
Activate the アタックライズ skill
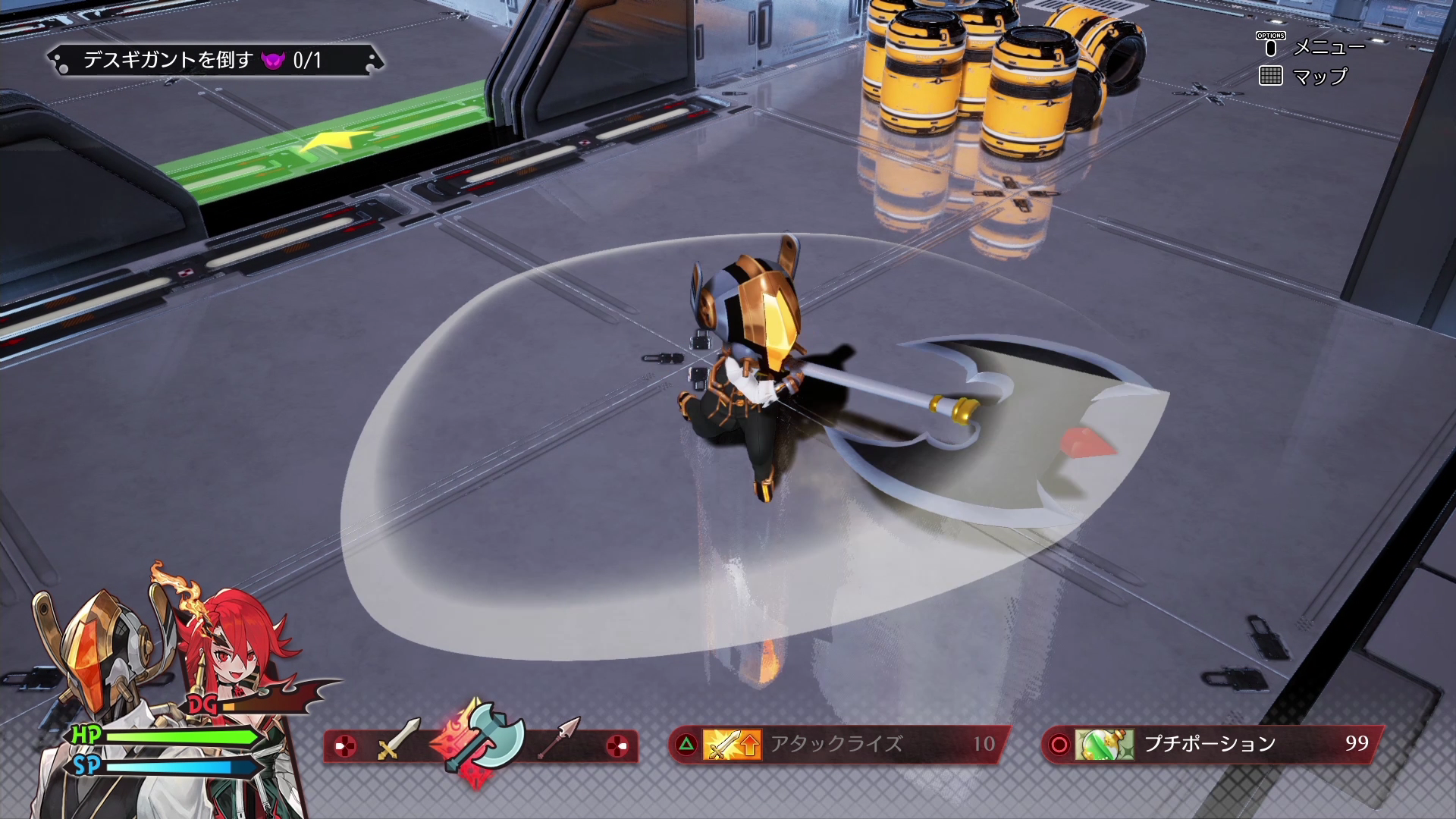coord(837,744)
